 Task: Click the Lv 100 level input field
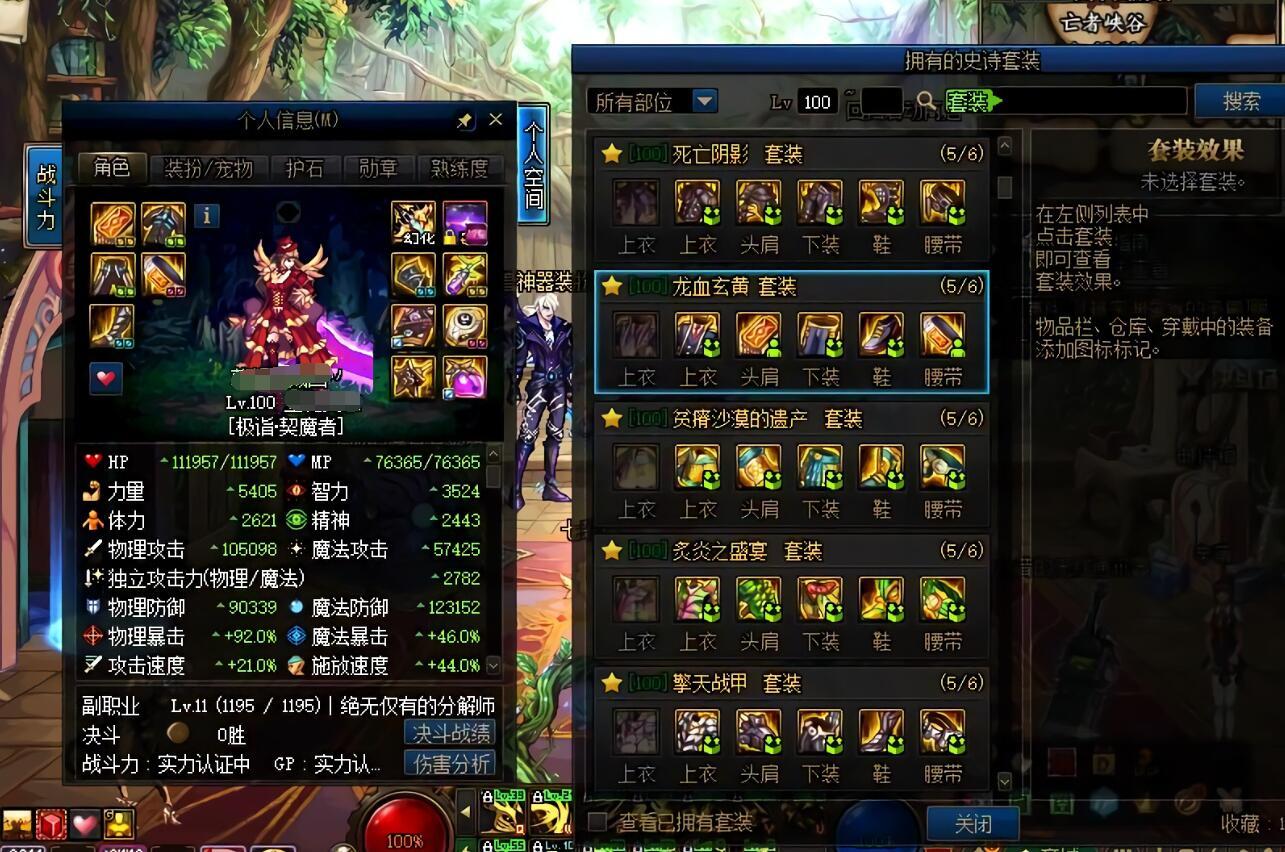click(x=816, y=101)
